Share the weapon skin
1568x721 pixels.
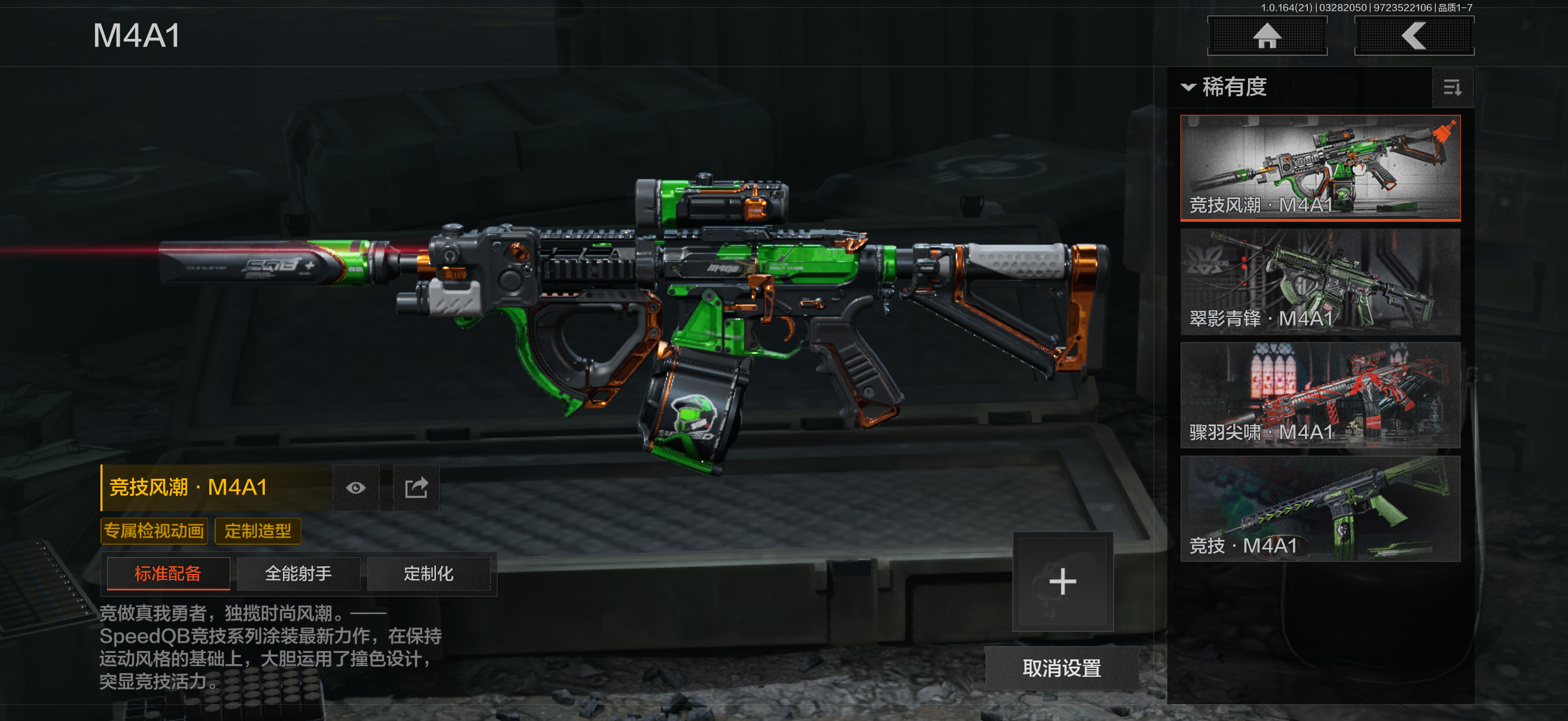click(416, 488)
